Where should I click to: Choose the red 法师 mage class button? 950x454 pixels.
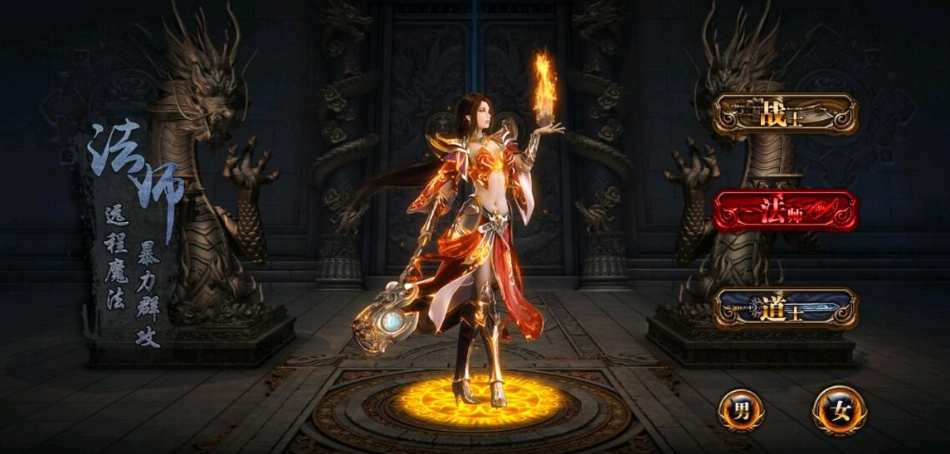click(x=785, y=211)
